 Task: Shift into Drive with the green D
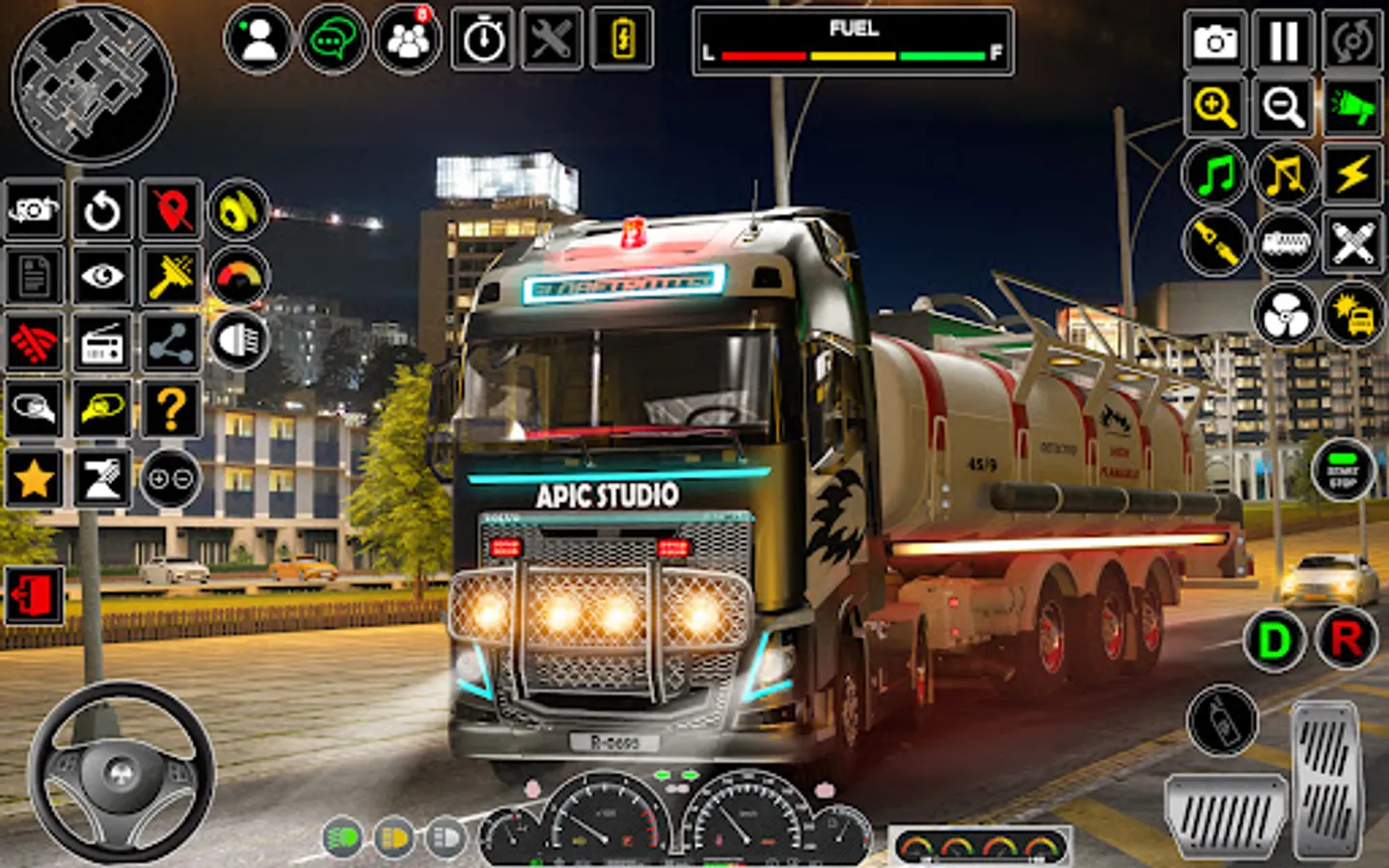[1273, 639]
